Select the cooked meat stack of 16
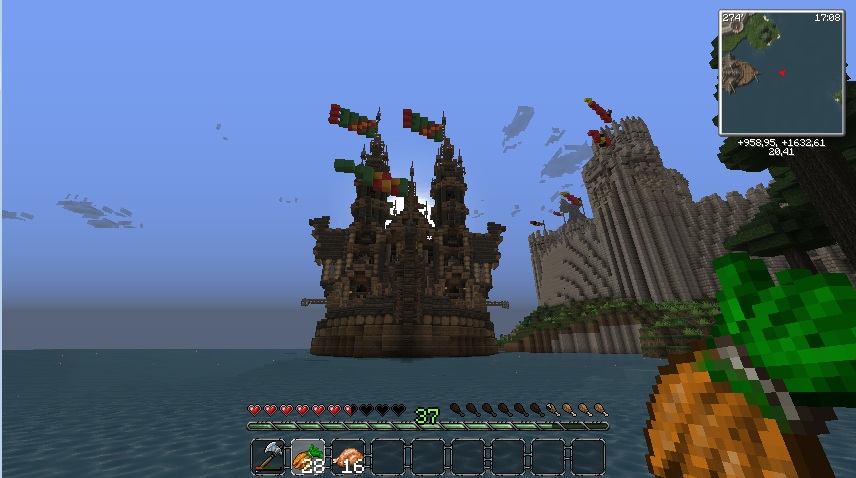The image size is (856, 478). [347, 456]
